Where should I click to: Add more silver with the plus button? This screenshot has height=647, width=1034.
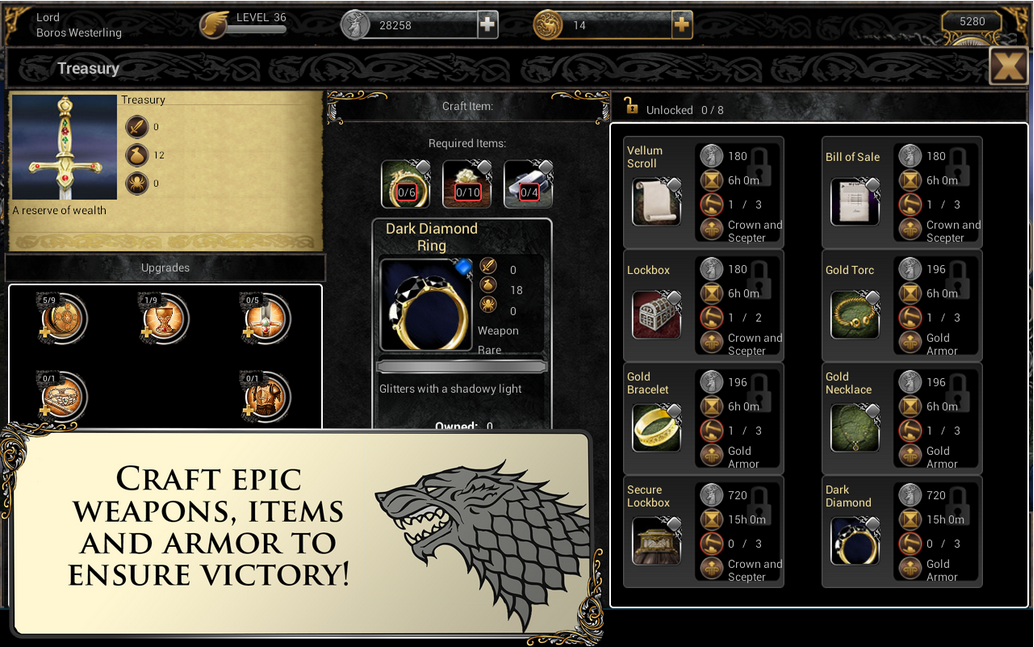tap(487, 25)
